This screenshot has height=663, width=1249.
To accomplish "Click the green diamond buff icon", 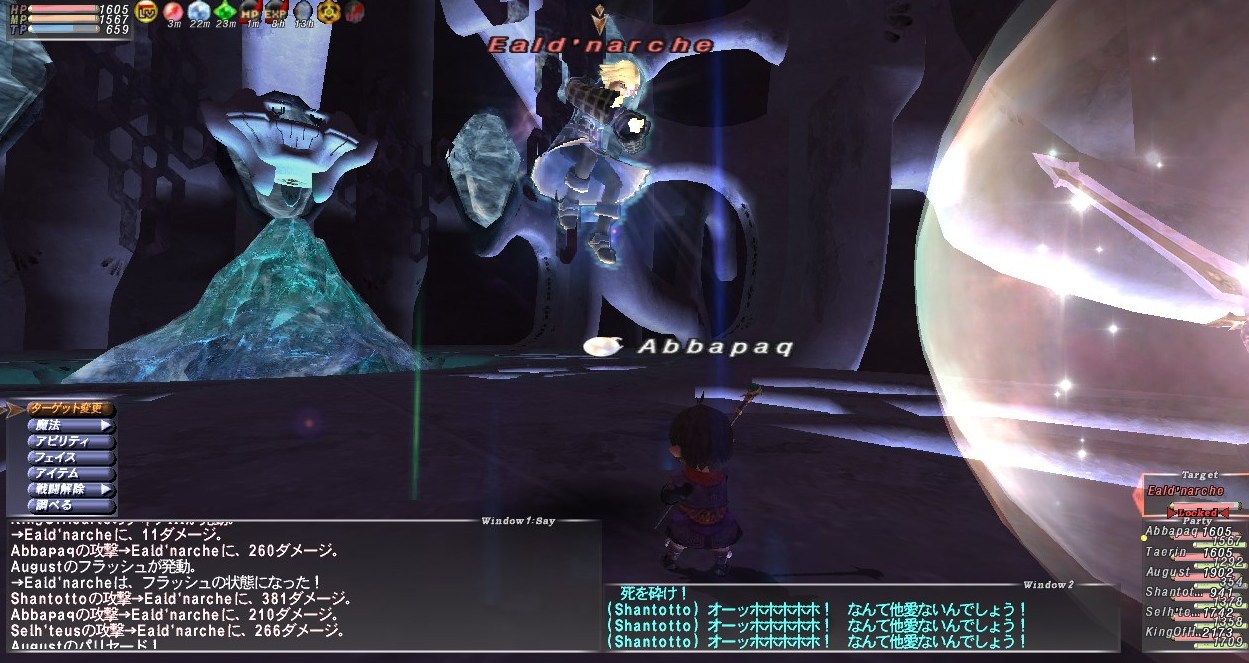I will (x=225, y=11).
